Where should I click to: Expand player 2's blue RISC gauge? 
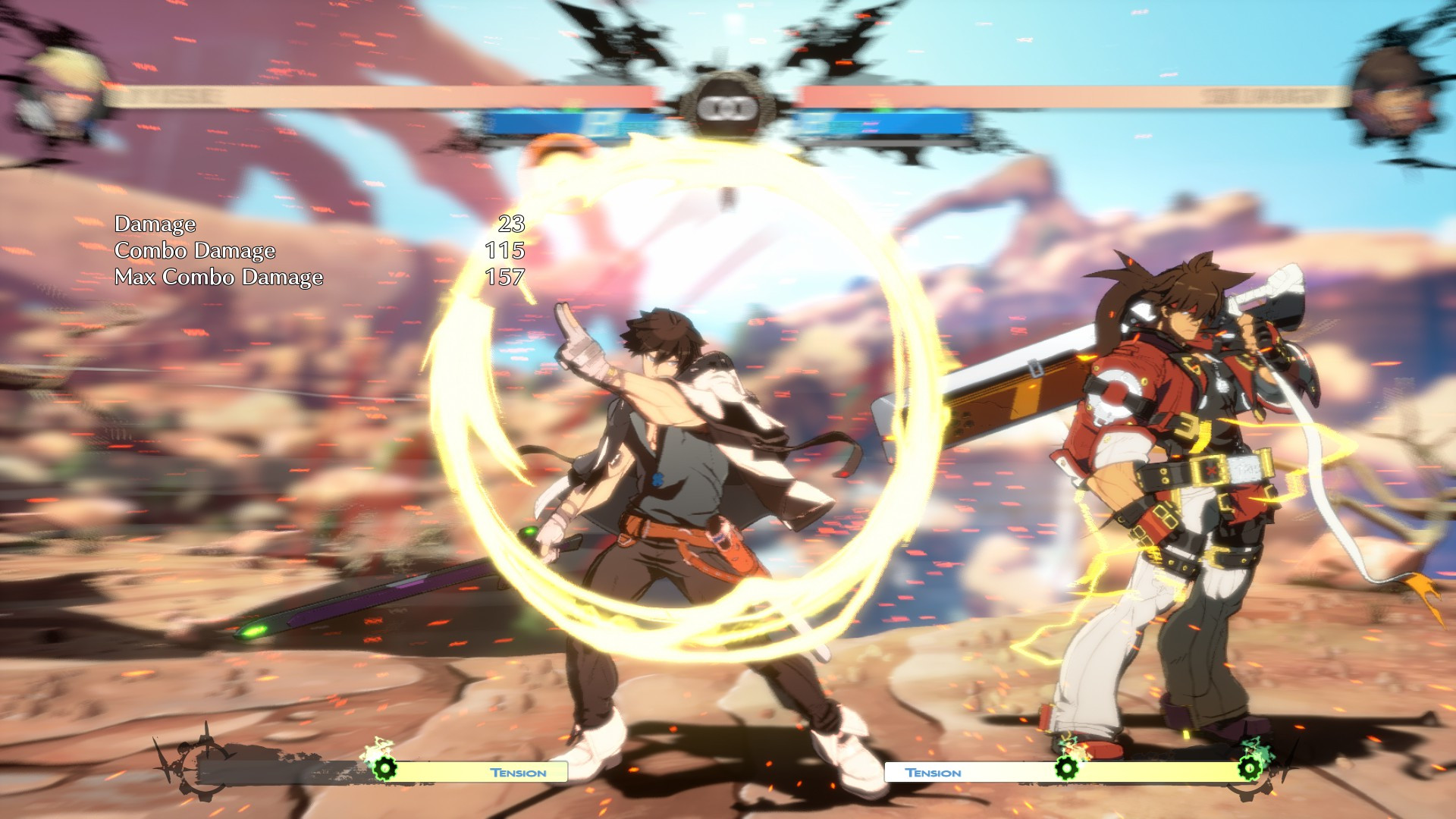[887, 120]
